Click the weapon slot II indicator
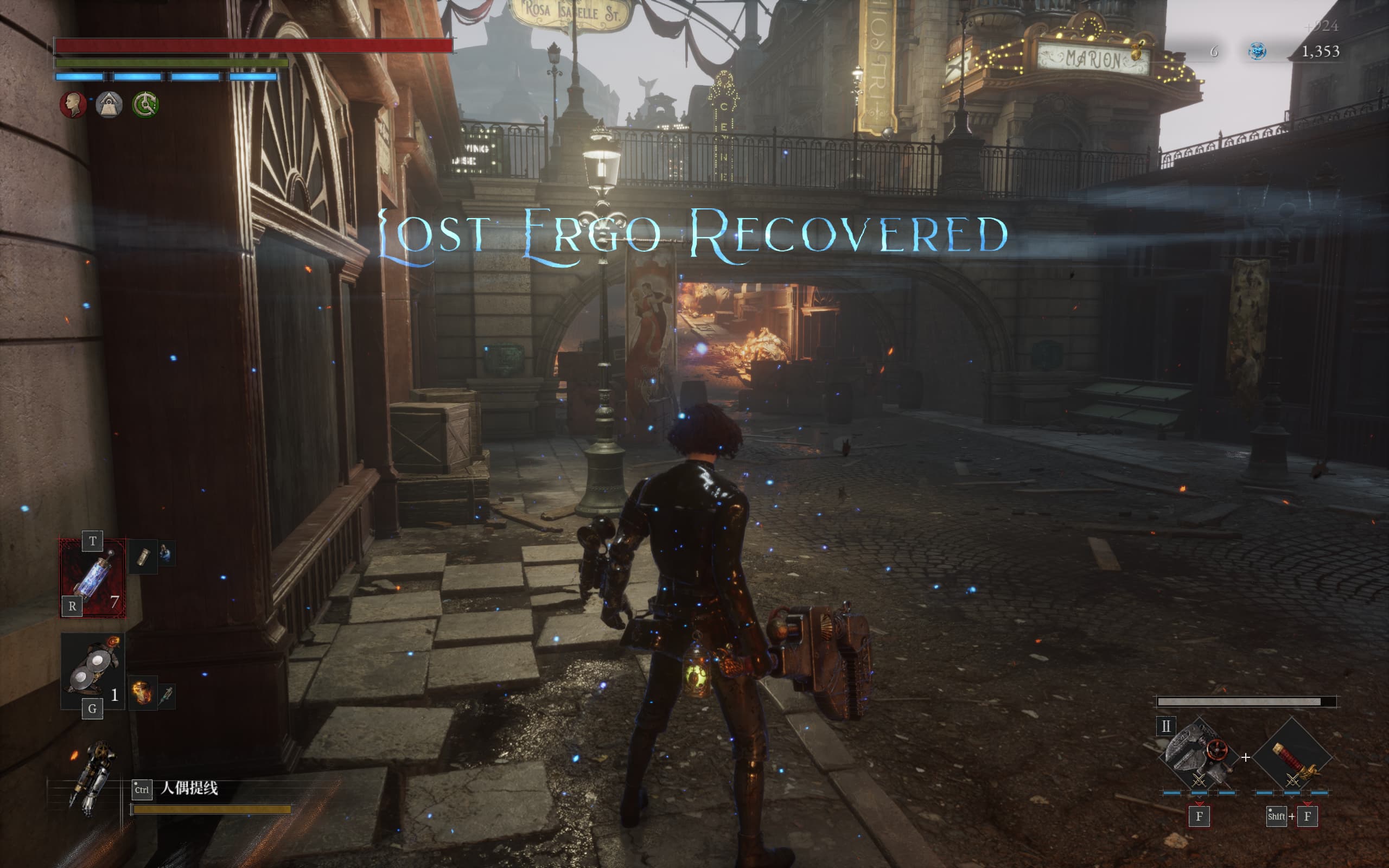The height and width of the screenshot is (868, 1389). [x=1165, y=726]
